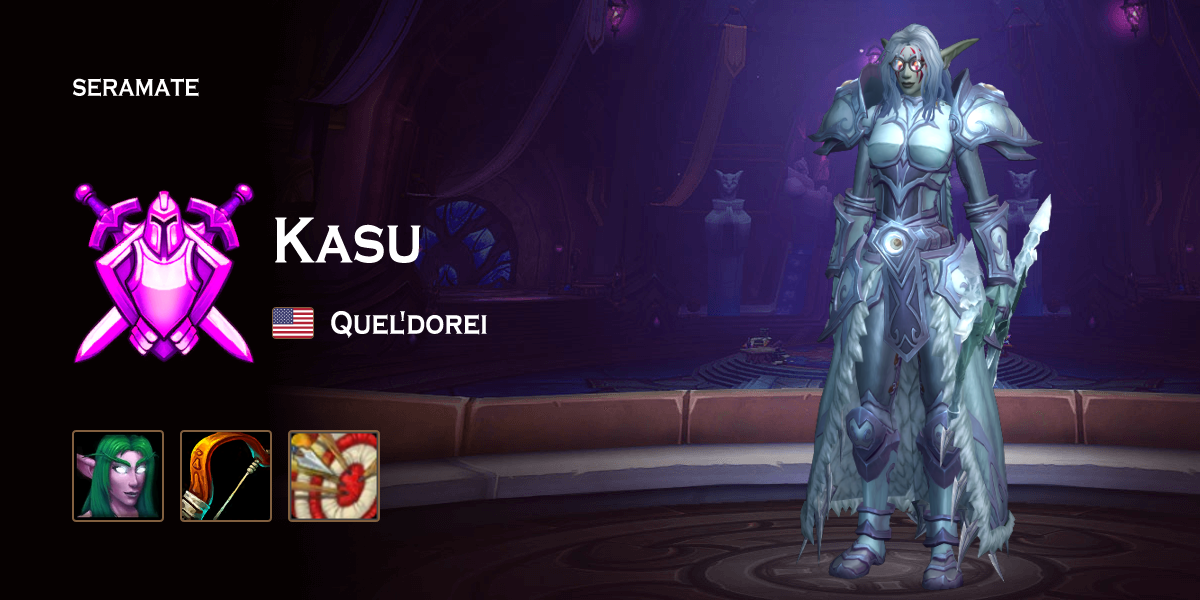Select the Quel'dorei realm name
The height and width of the screenshot is (600, 1200).
coord(408,324)
